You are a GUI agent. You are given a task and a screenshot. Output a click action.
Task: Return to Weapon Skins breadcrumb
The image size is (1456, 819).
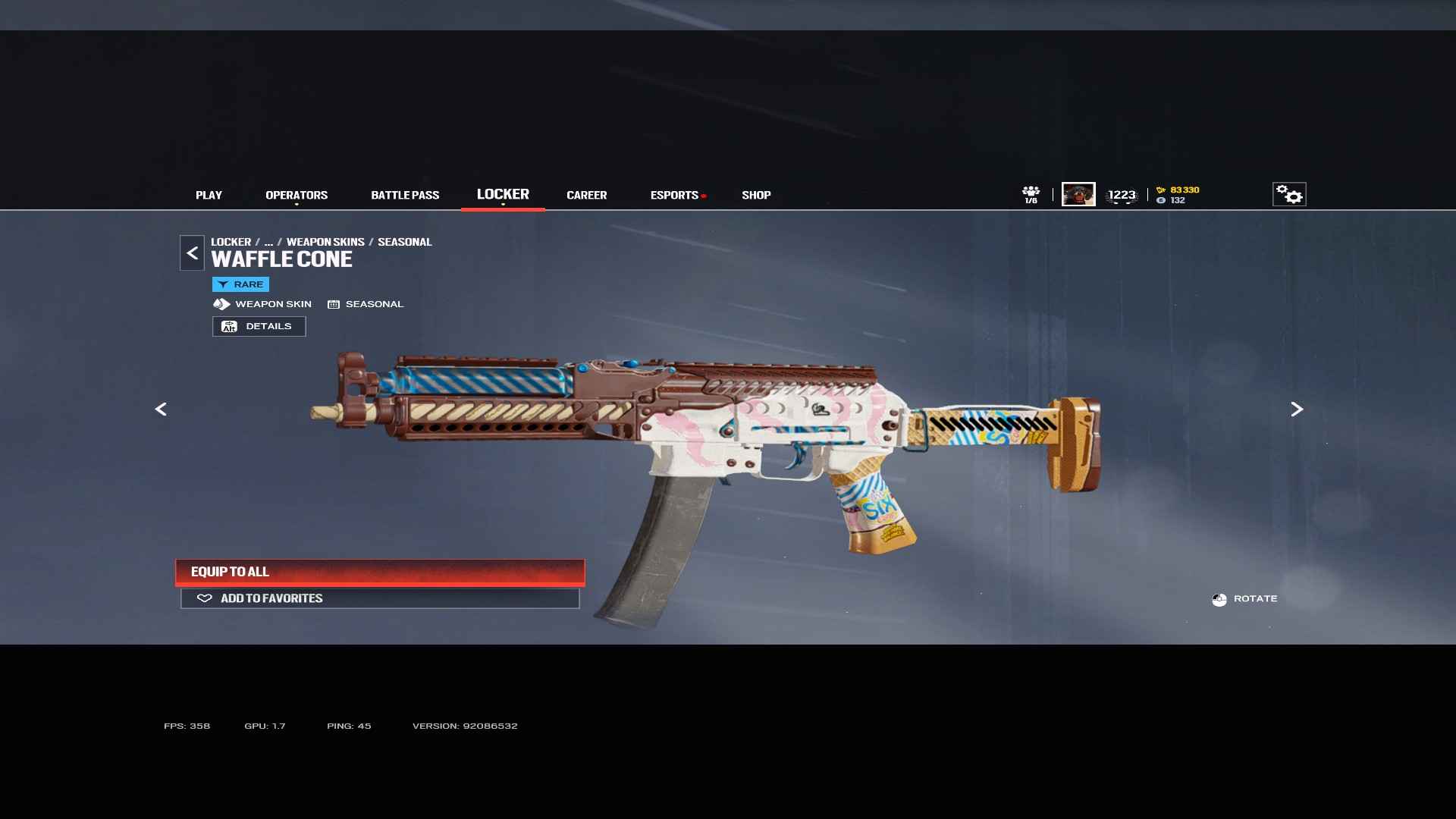[325, 242]
